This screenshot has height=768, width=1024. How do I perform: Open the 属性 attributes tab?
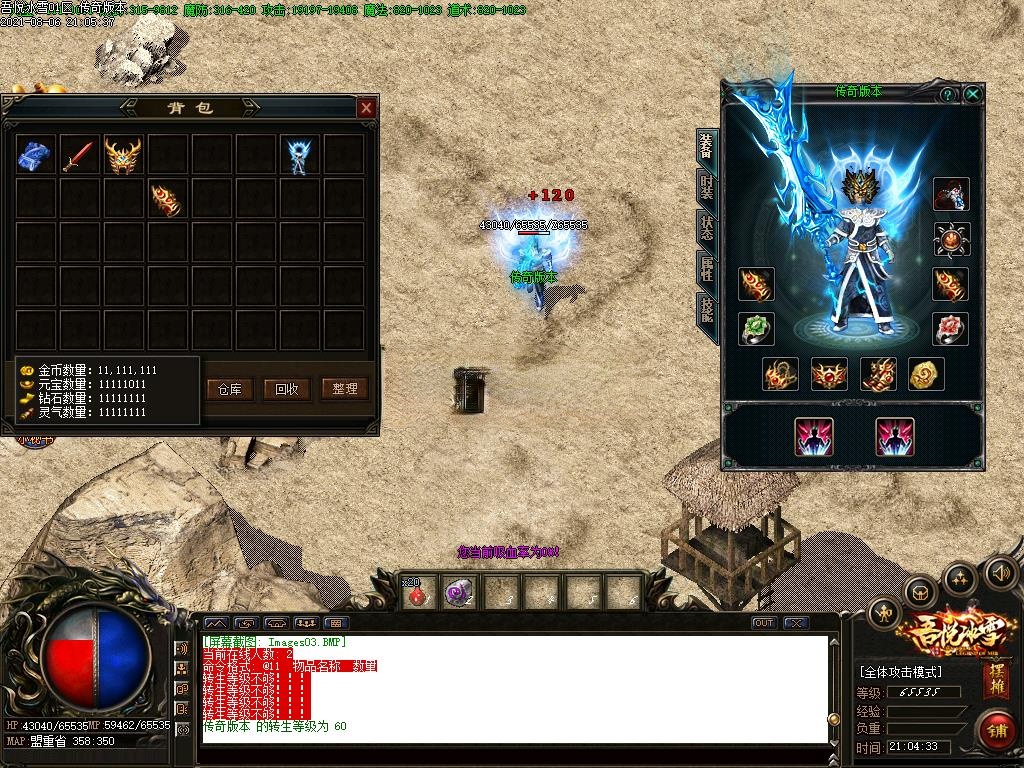(707, 267)
